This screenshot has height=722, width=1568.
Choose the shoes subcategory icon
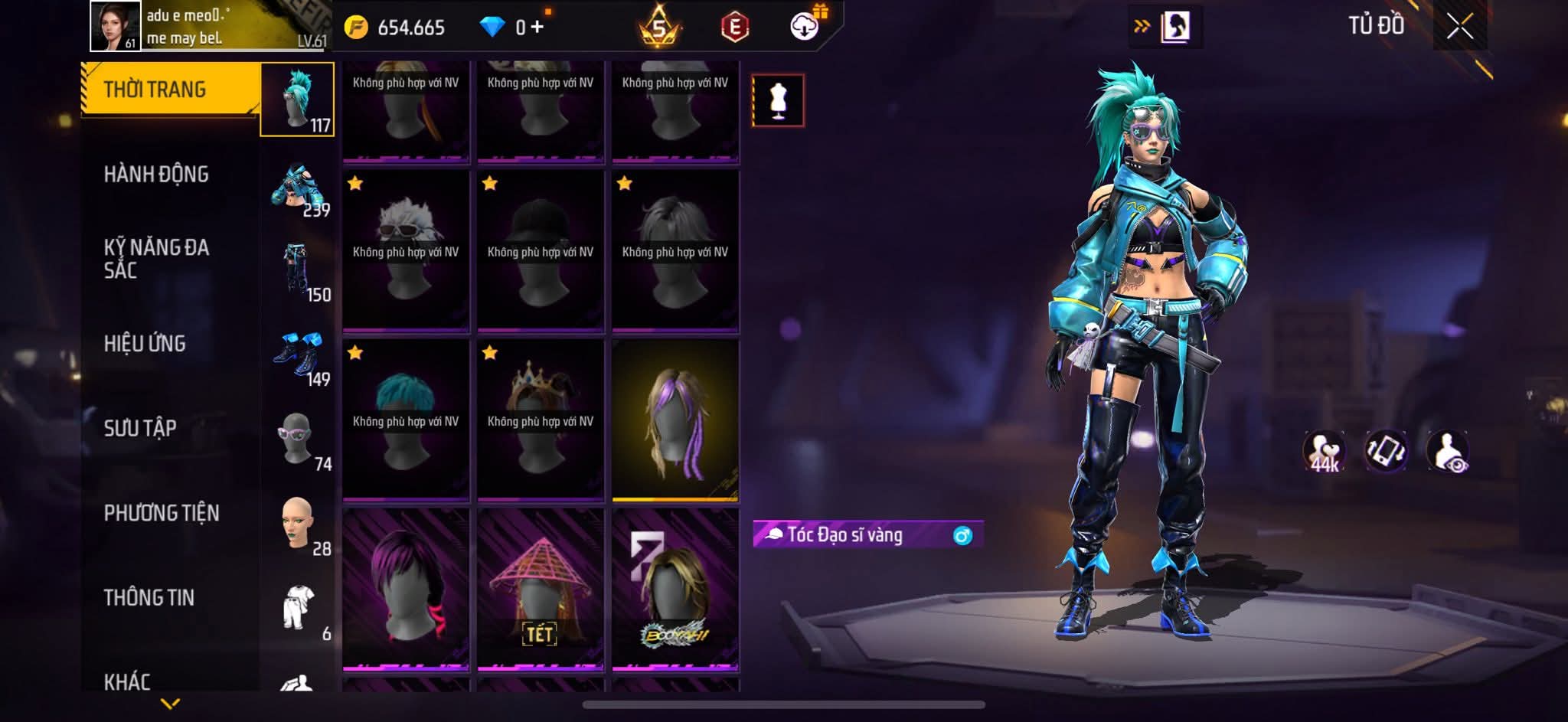click(x=298, y=354)
